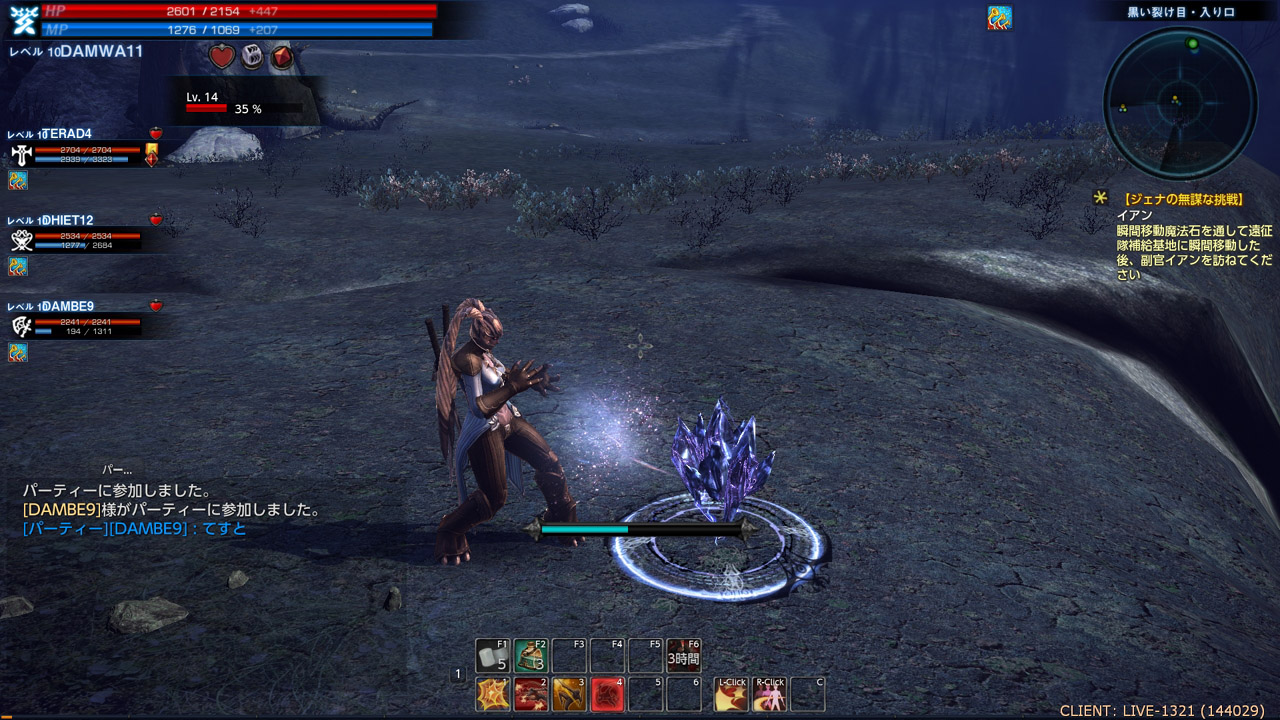Activate the yellow burst skill in slot 1
Image resolution: width=1280 pixels, height=720 pixels.
pyautogui.click(x=492, y=694)
